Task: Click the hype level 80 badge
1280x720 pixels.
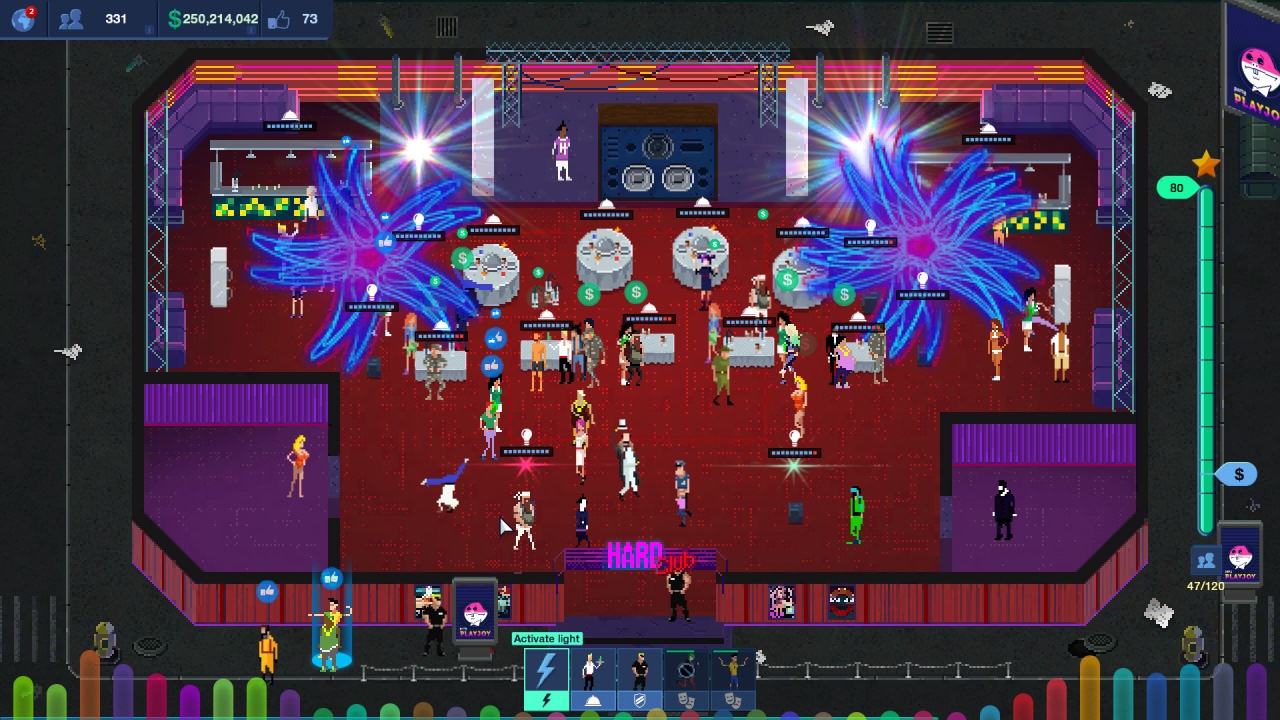Action: click(x=1176, y=188)
